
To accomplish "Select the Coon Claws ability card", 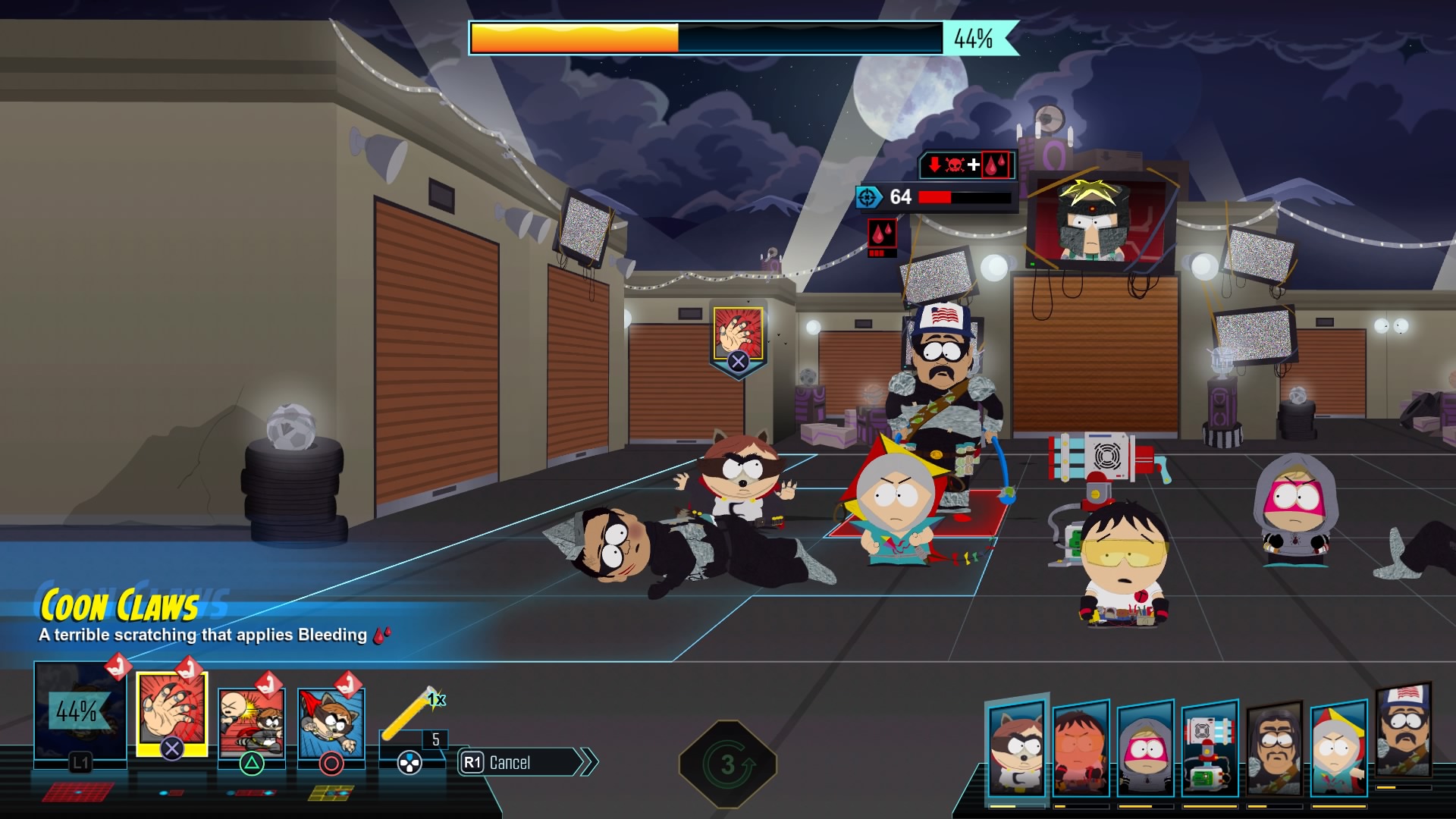I will pos(171,714).
